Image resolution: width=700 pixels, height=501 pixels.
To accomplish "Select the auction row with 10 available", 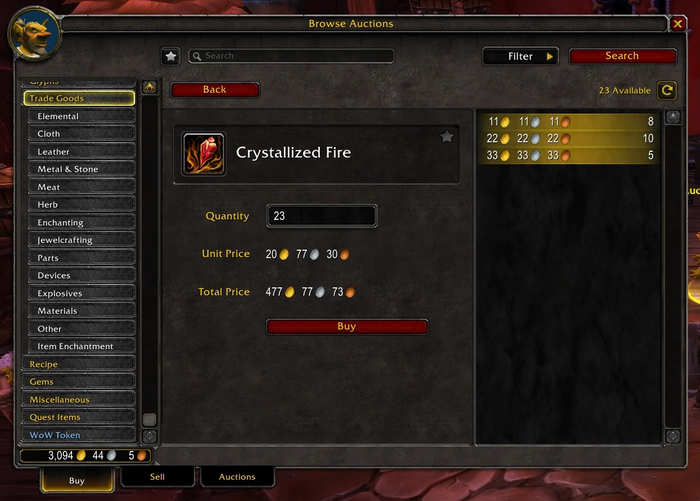I will (567, 138).
